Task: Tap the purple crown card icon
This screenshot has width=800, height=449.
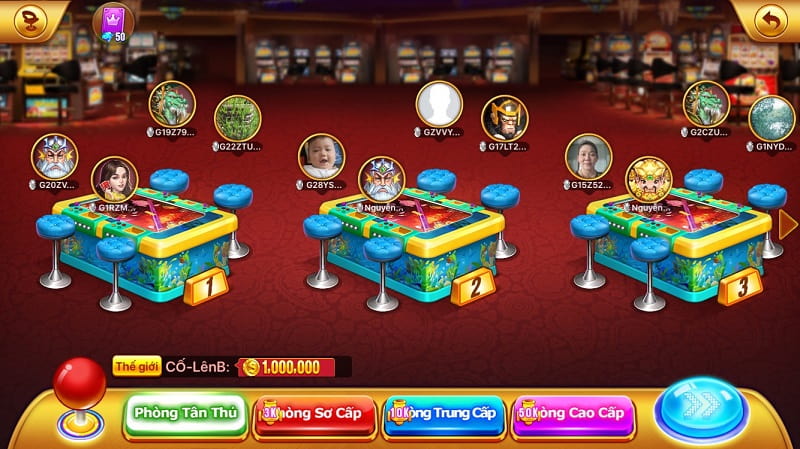Action: (x=112, y=19)
